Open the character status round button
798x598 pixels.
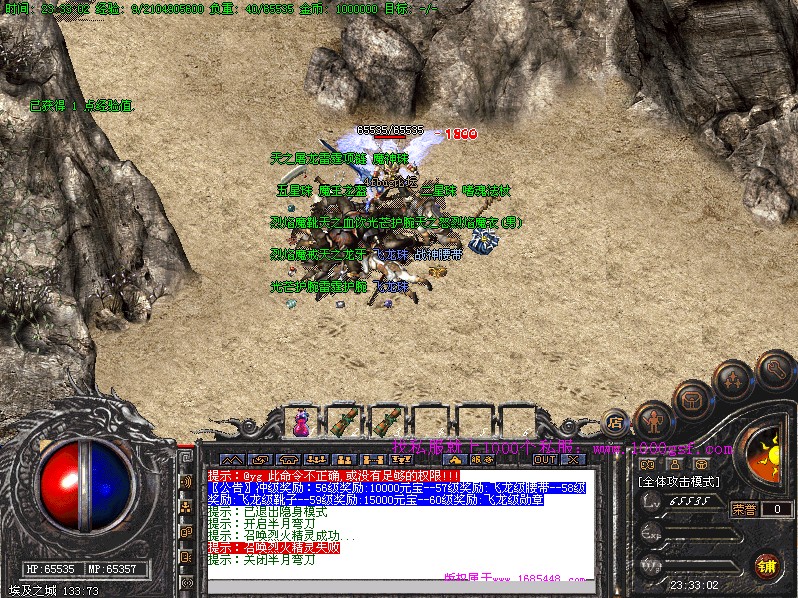654,419
